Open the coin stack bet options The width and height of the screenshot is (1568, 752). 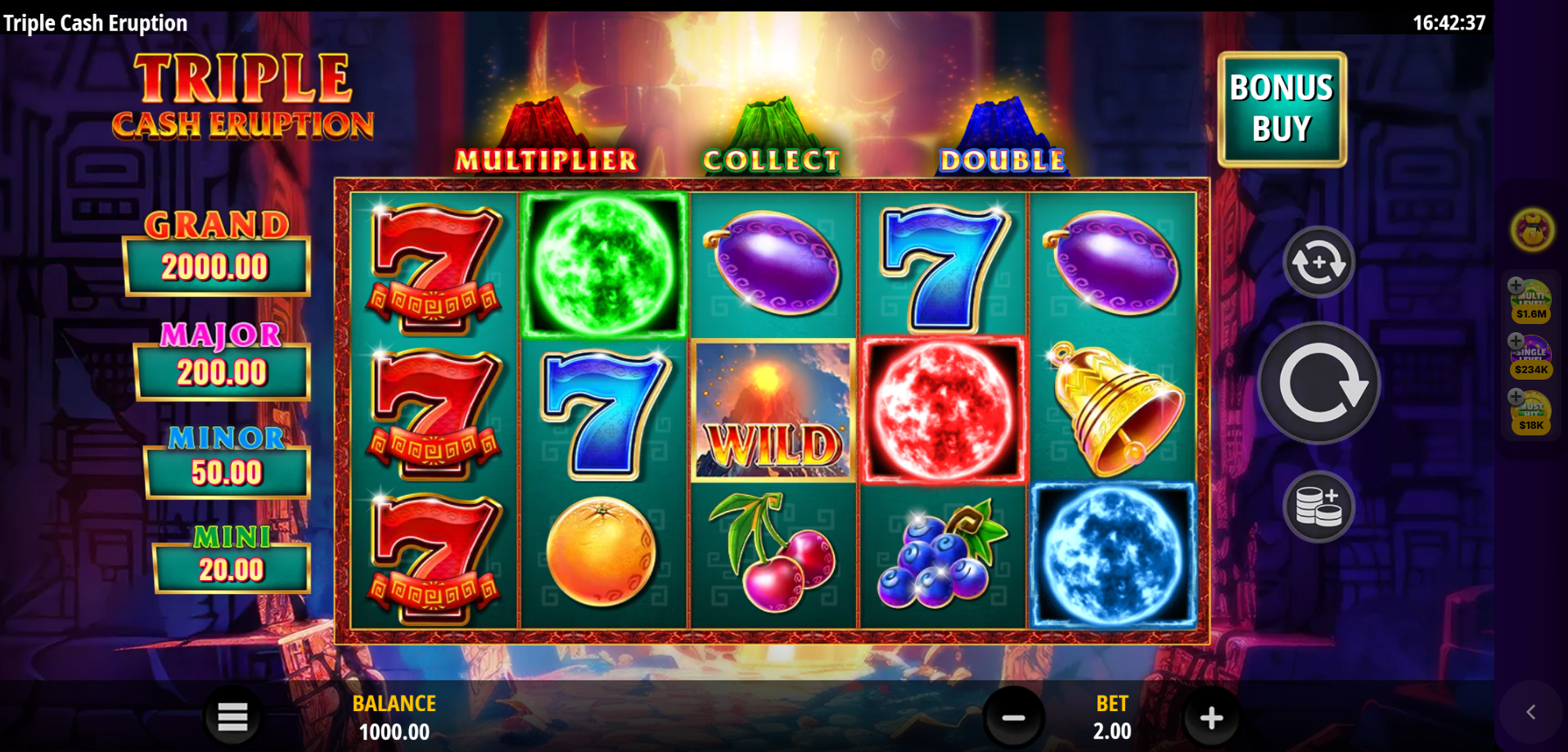[x=1318, y=507]
